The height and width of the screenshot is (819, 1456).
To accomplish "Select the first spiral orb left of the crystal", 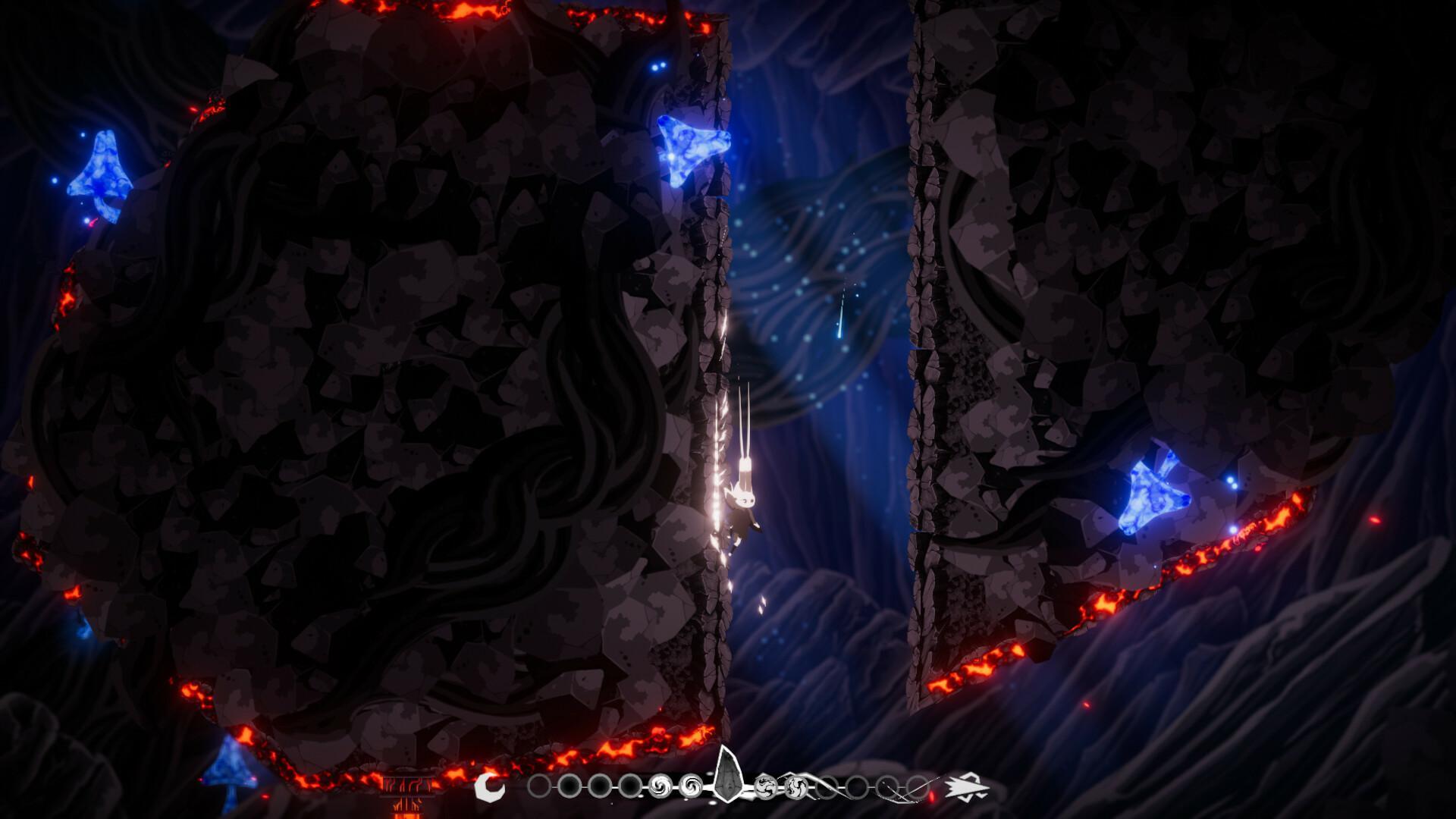I will coord(661,786).
